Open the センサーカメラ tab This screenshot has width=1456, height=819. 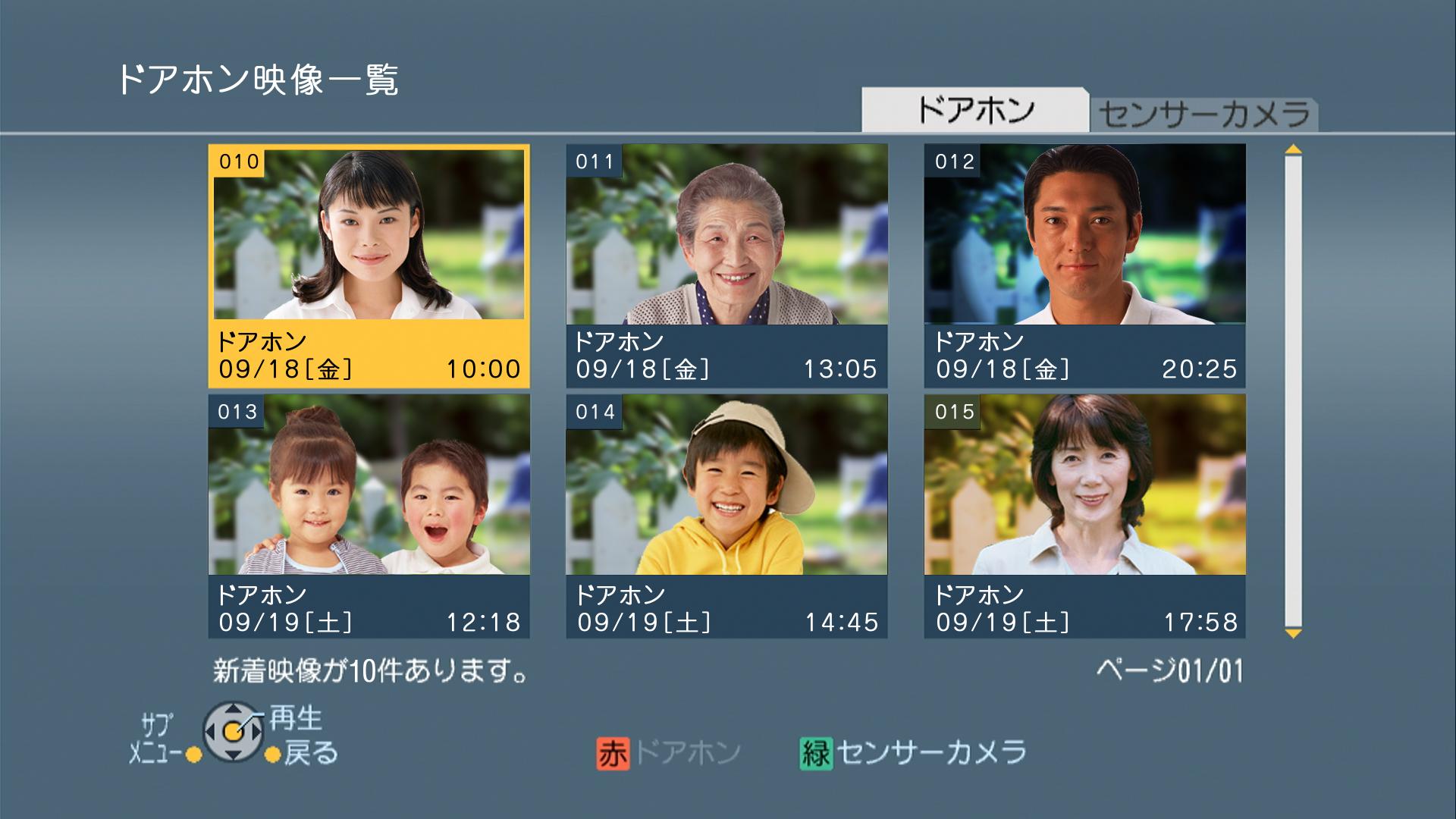[1204, 115]
